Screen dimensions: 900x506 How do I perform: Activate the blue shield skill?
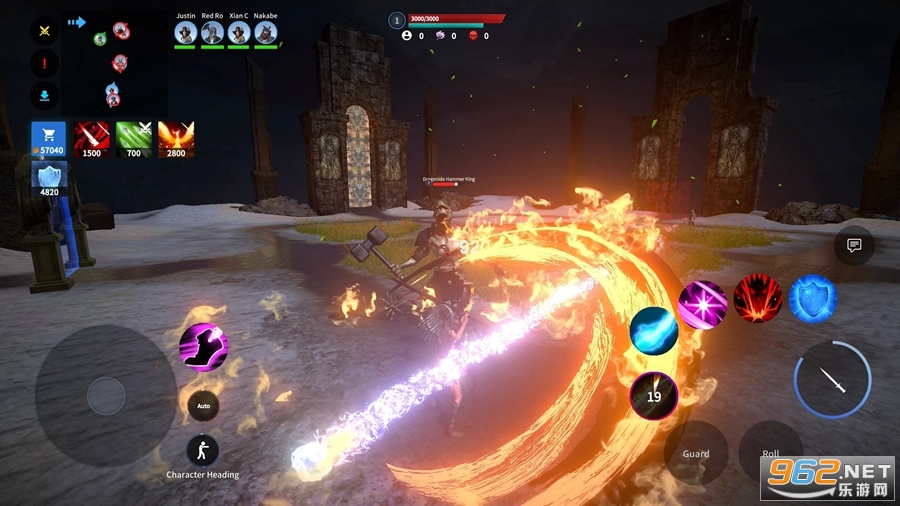tap(812, 298)
